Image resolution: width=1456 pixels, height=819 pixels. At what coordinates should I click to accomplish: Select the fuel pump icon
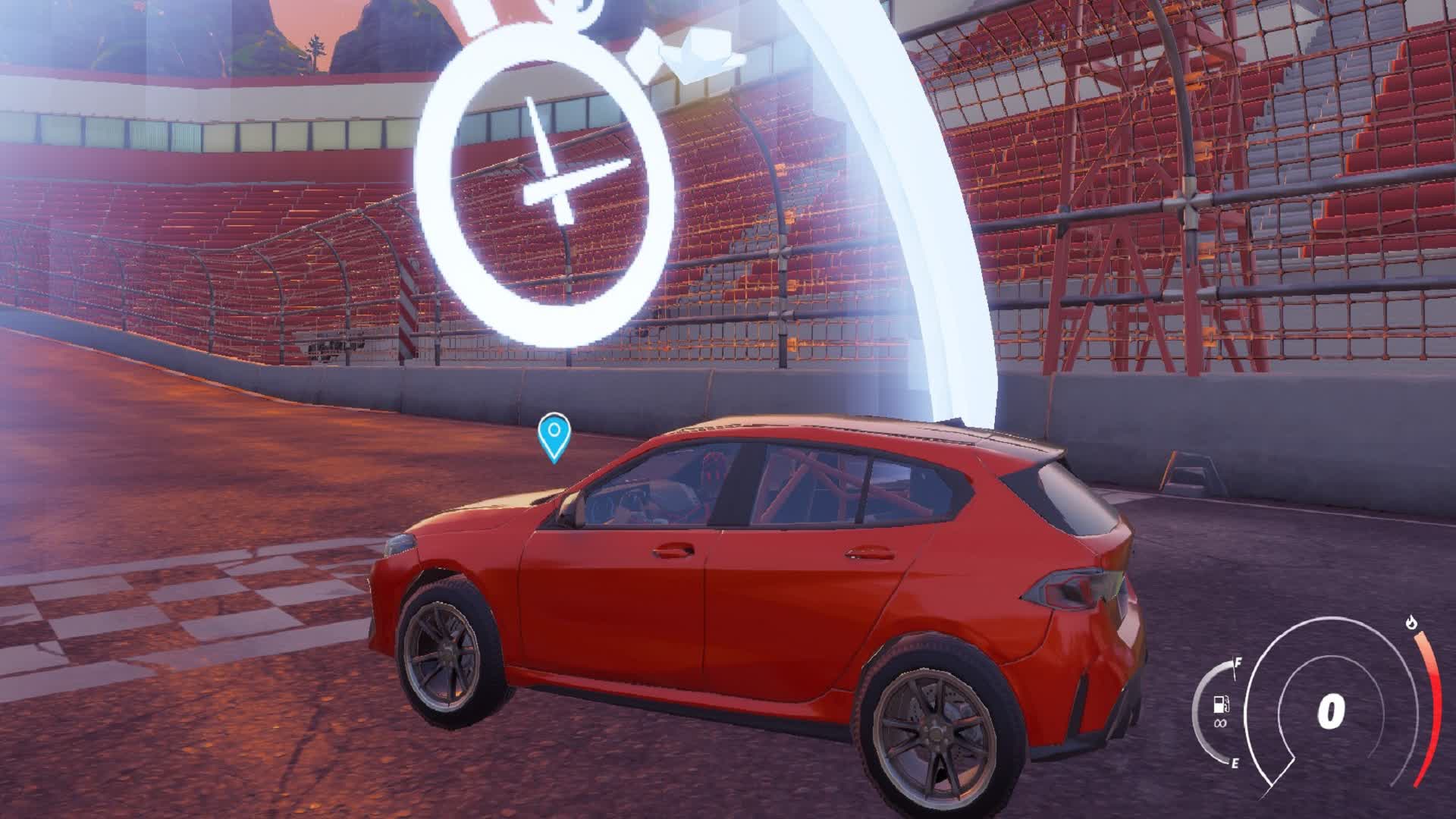[1220, 704]
